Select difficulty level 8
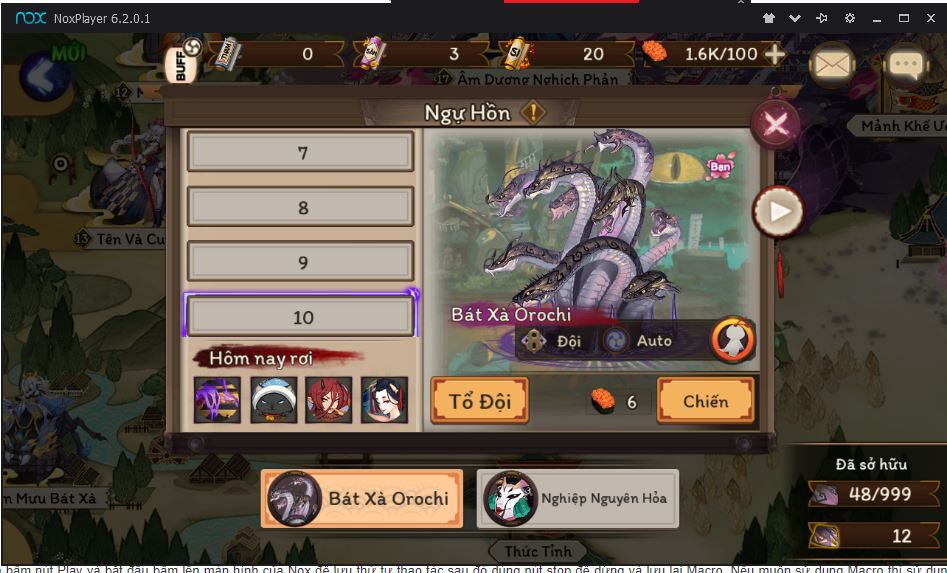The image size is (947, 573). pos(301,208)
